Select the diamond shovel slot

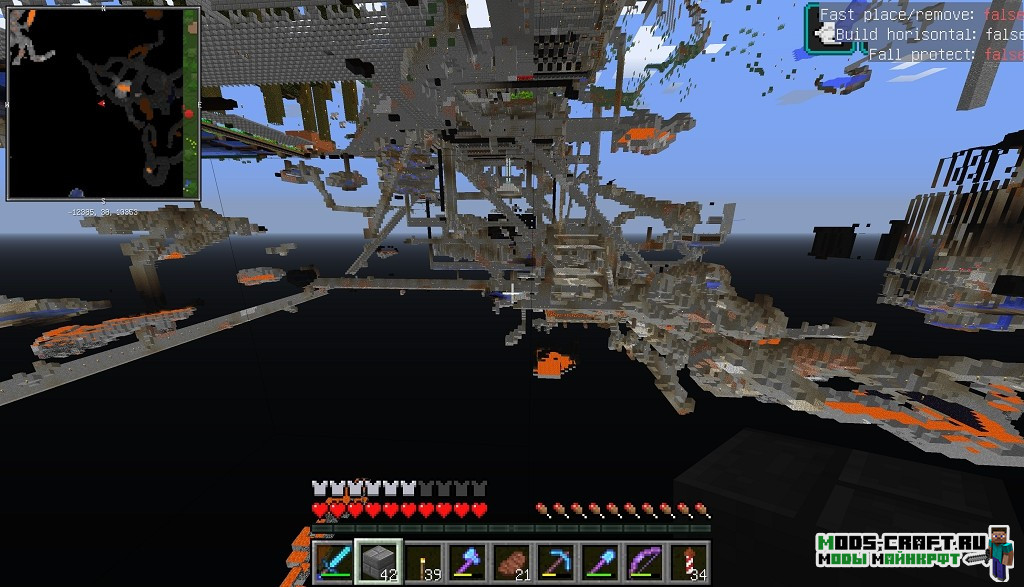click(x=599, y=560)
